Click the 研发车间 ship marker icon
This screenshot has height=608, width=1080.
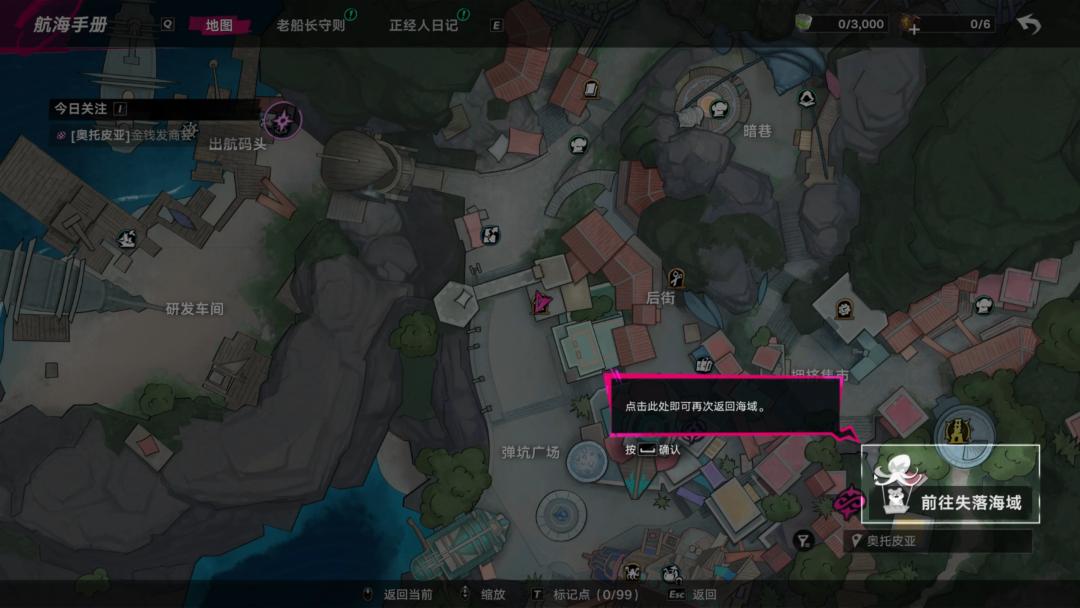pyautogui.click(x=127, y=239)
